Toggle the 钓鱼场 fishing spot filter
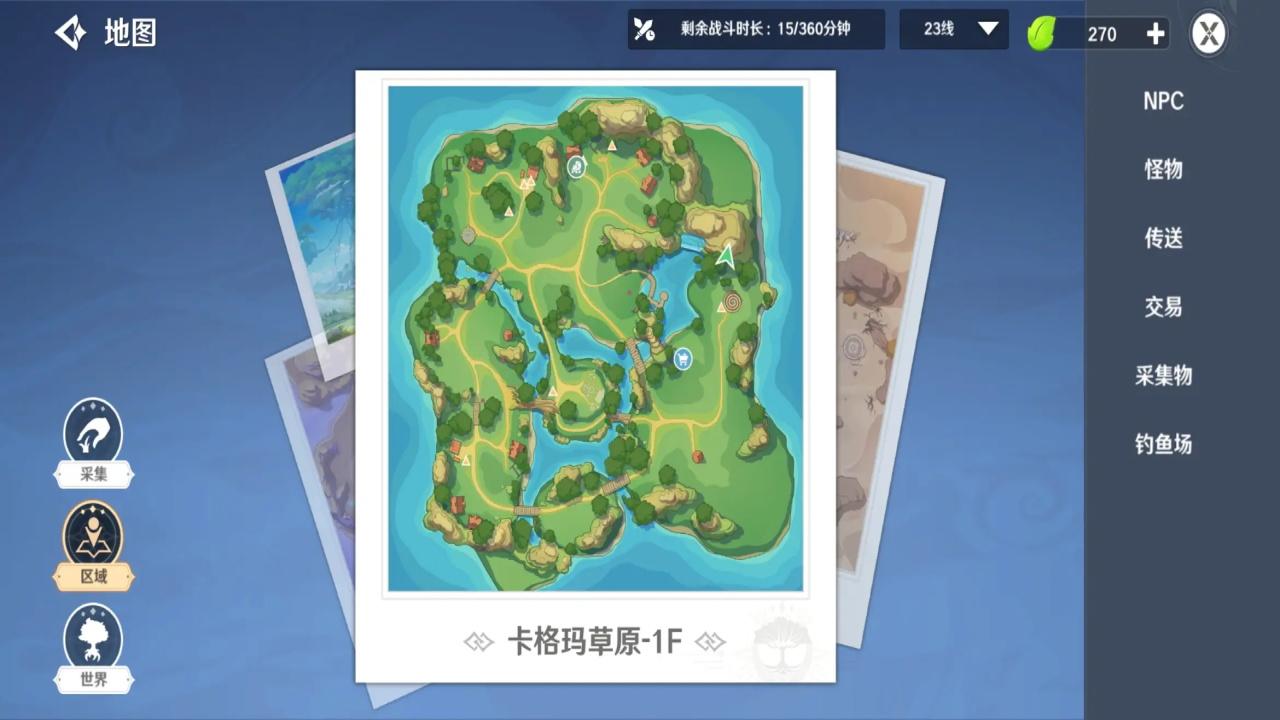 (x=1163, y=445)
